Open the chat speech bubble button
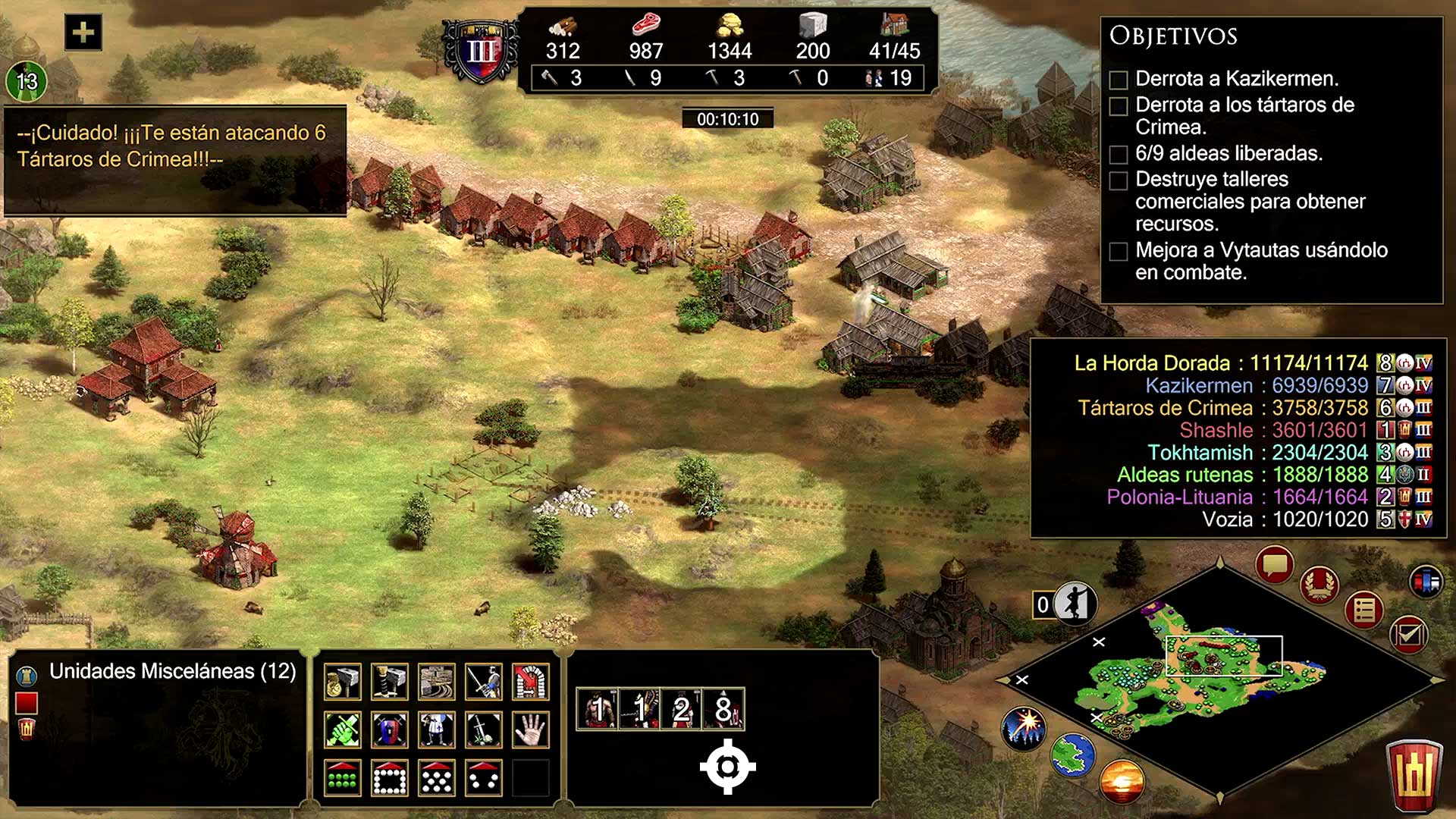The height and width of the screenshot is (819, 1456). [1274, 565]
